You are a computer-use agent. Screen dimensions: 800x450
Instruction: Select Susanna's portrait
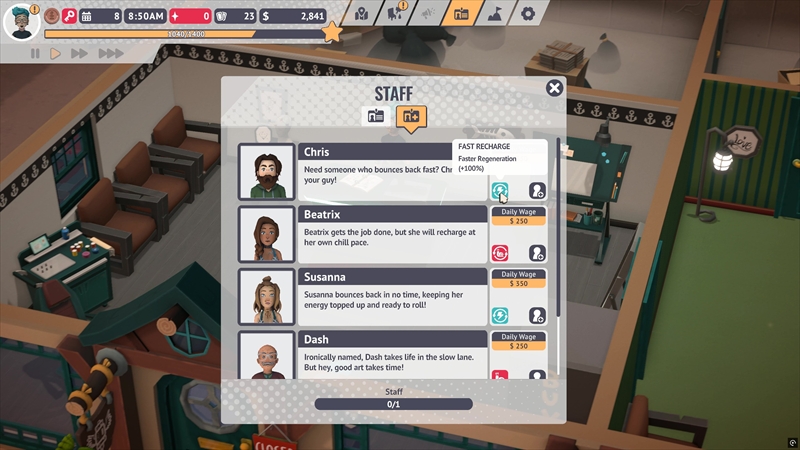click(267, 296)
